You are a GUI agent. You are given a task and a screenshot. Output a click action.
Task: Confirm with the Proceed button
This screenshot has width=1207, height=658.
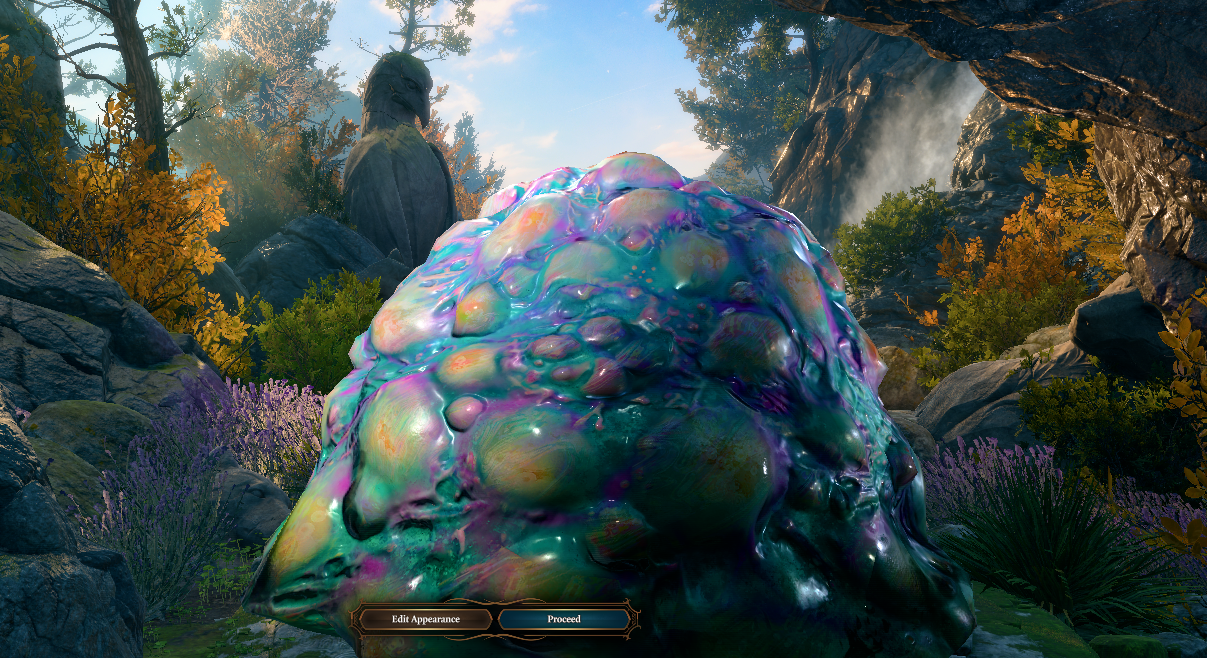(564, 619)
